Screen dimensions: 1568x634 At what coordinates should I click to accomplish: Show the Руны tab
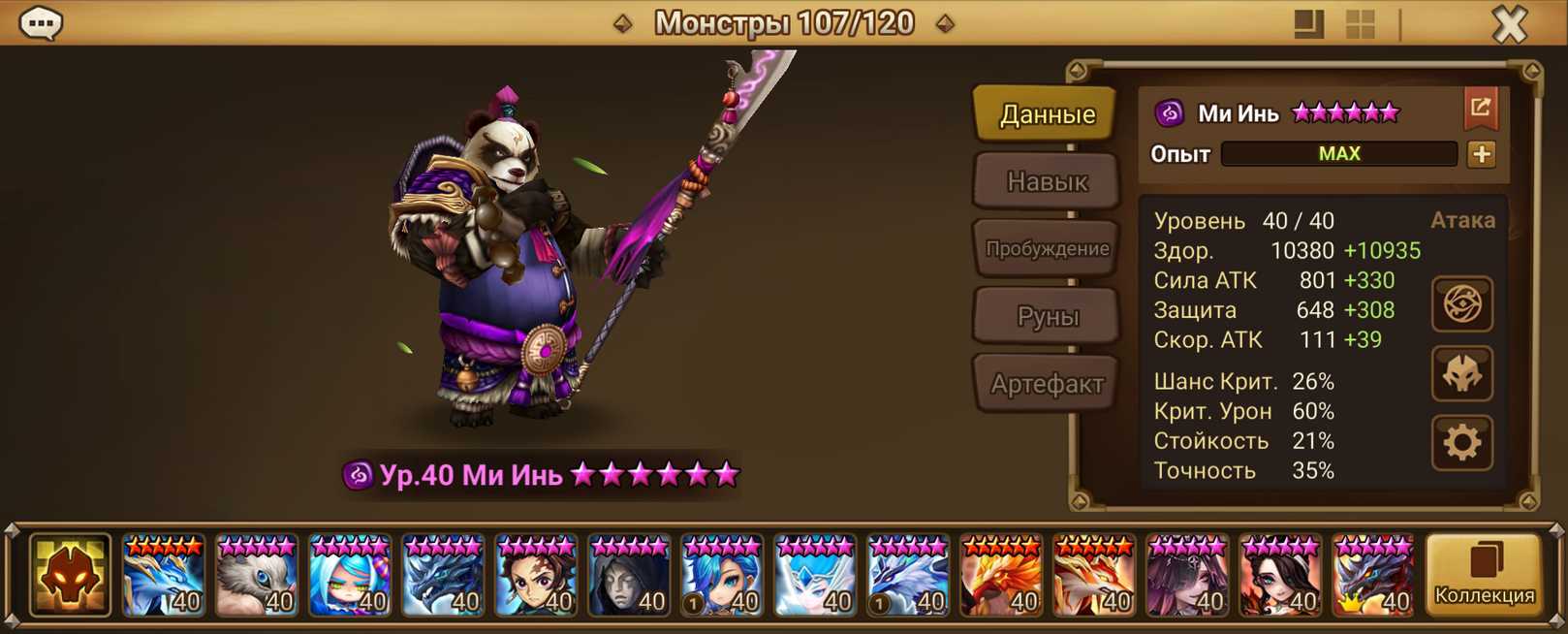(x=1047, y=316)
